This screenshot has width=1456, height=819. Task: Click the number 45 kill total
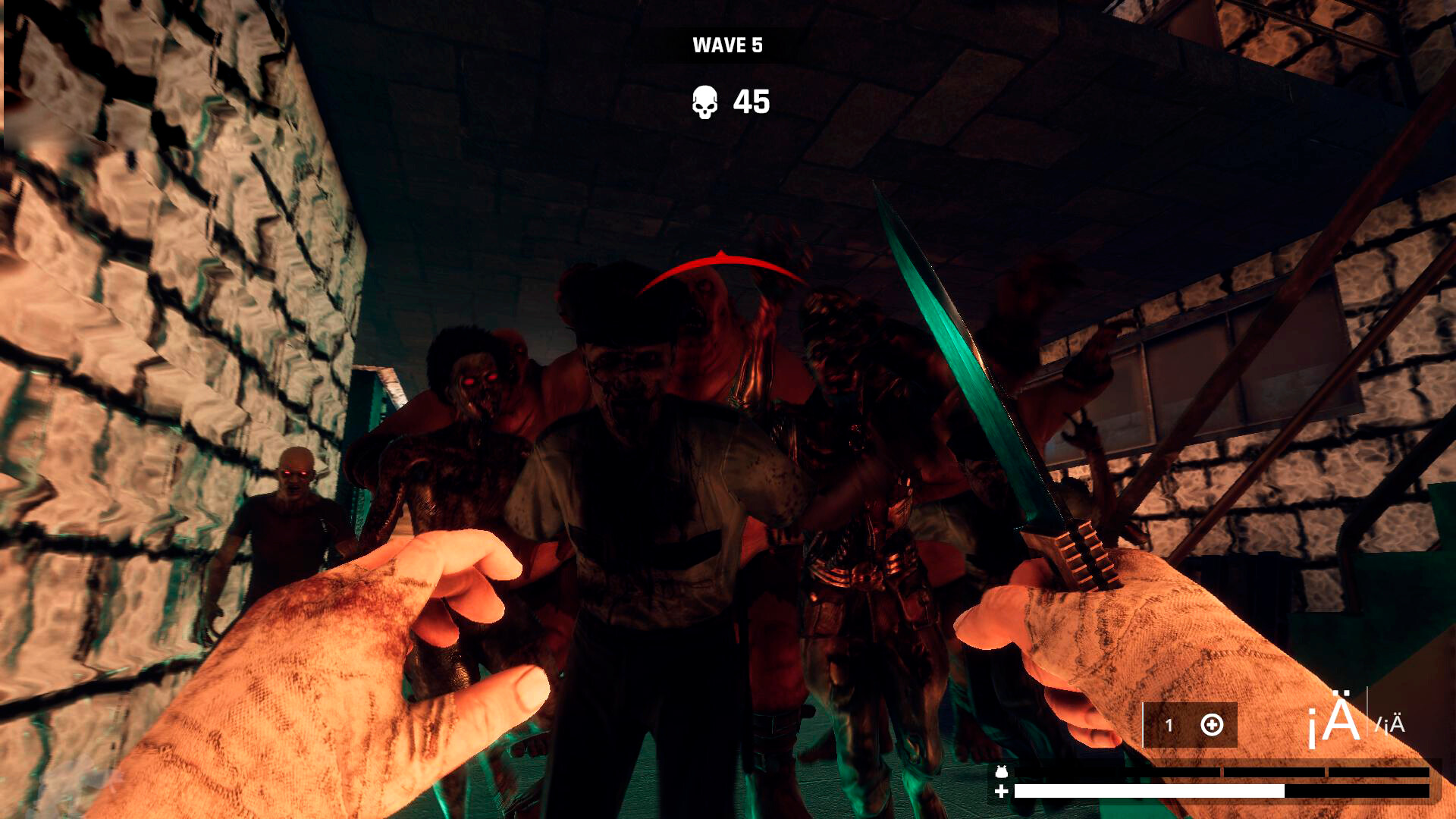pos(751,101)
